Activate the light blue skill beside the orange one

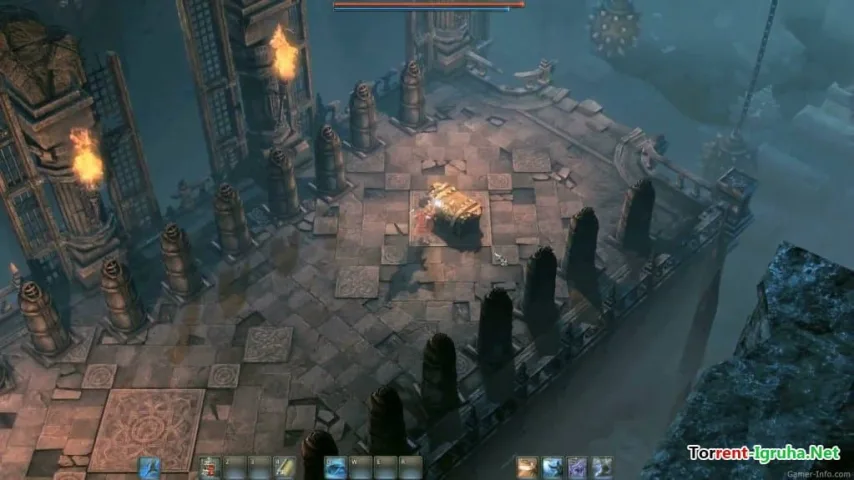click(x=552, y=467)
